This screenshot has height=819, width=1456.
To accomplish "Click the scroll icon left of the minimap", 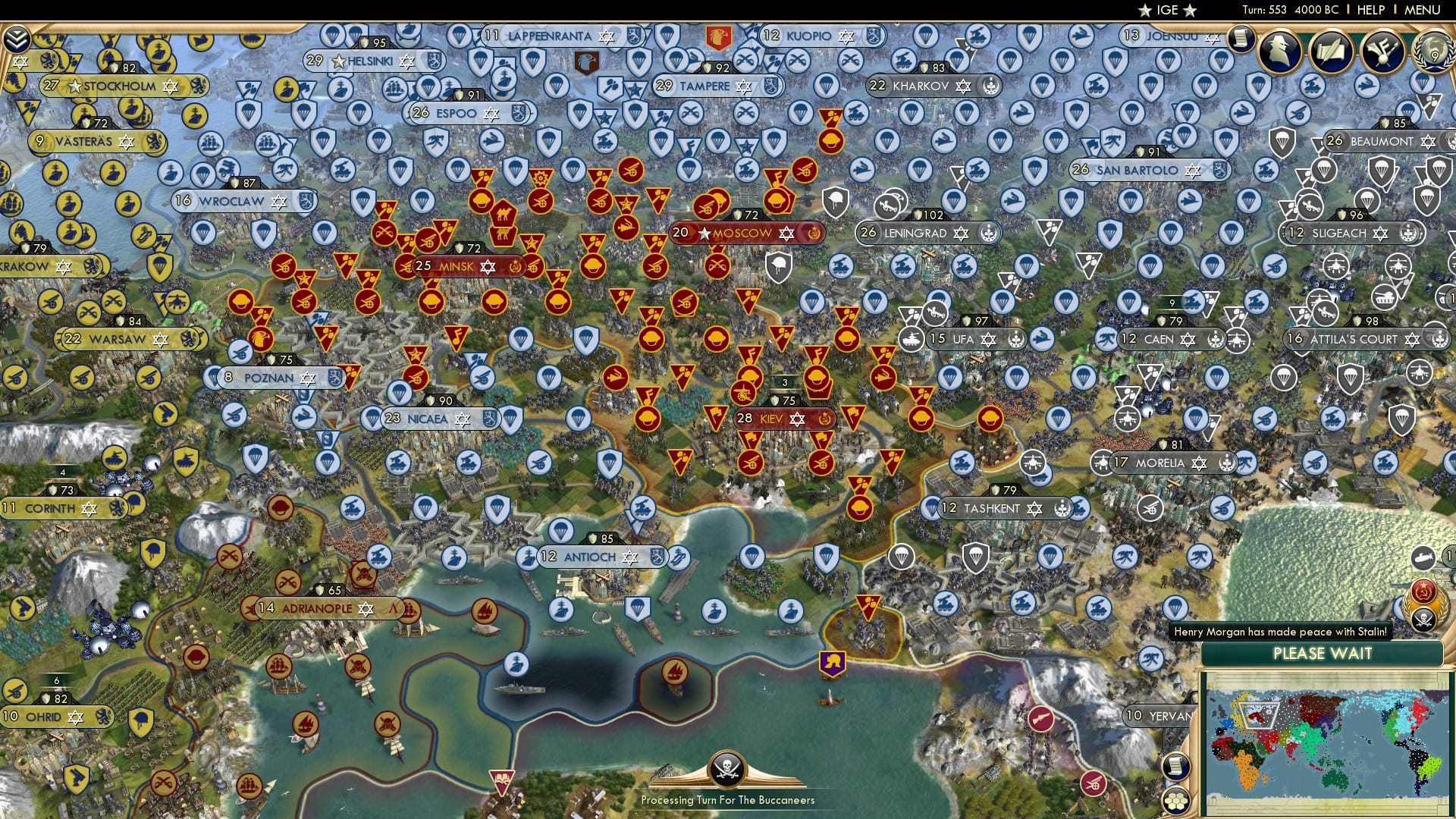I will (1176, 767).
